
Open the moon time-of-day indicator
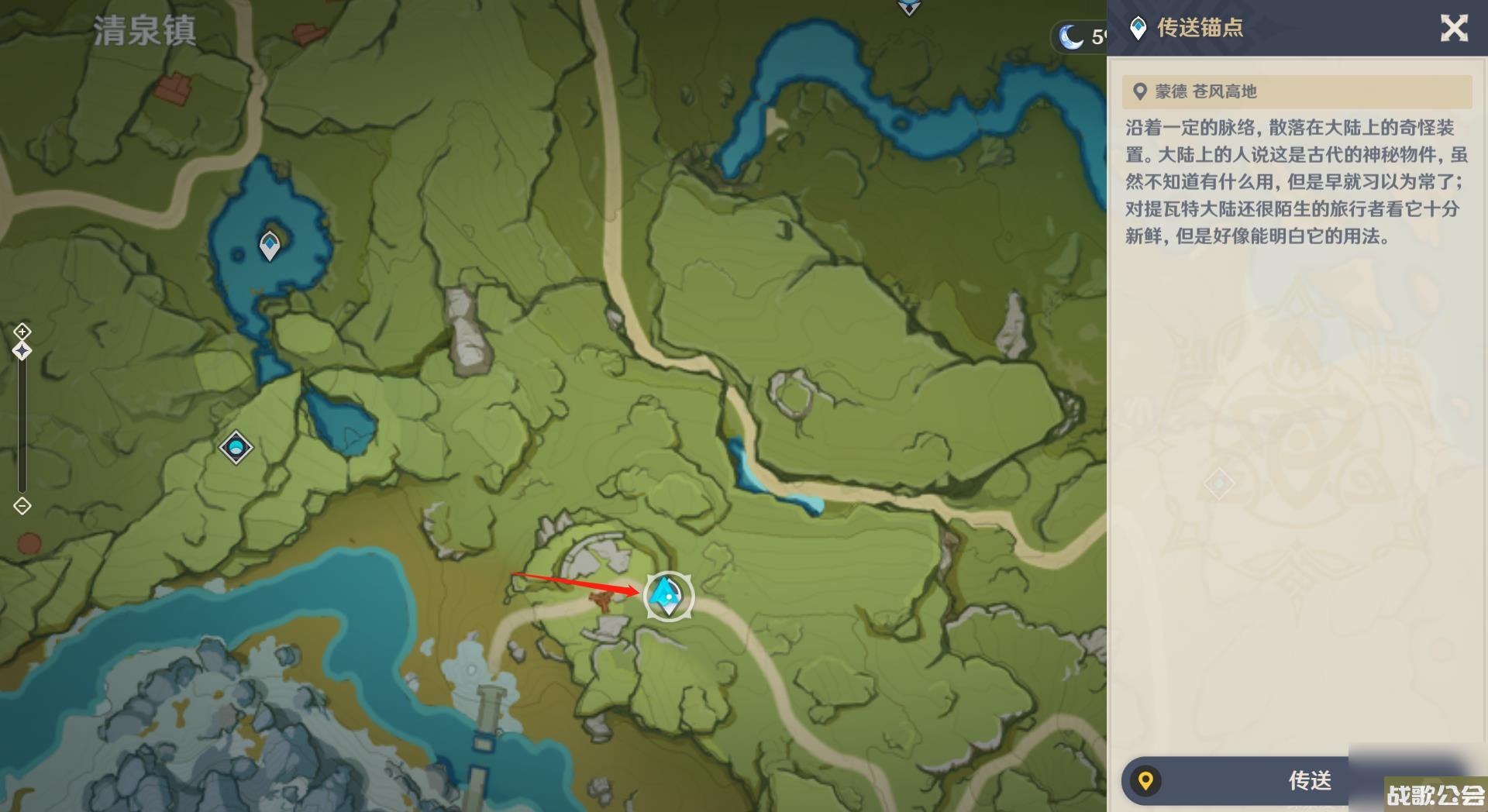pos(1073,36)
